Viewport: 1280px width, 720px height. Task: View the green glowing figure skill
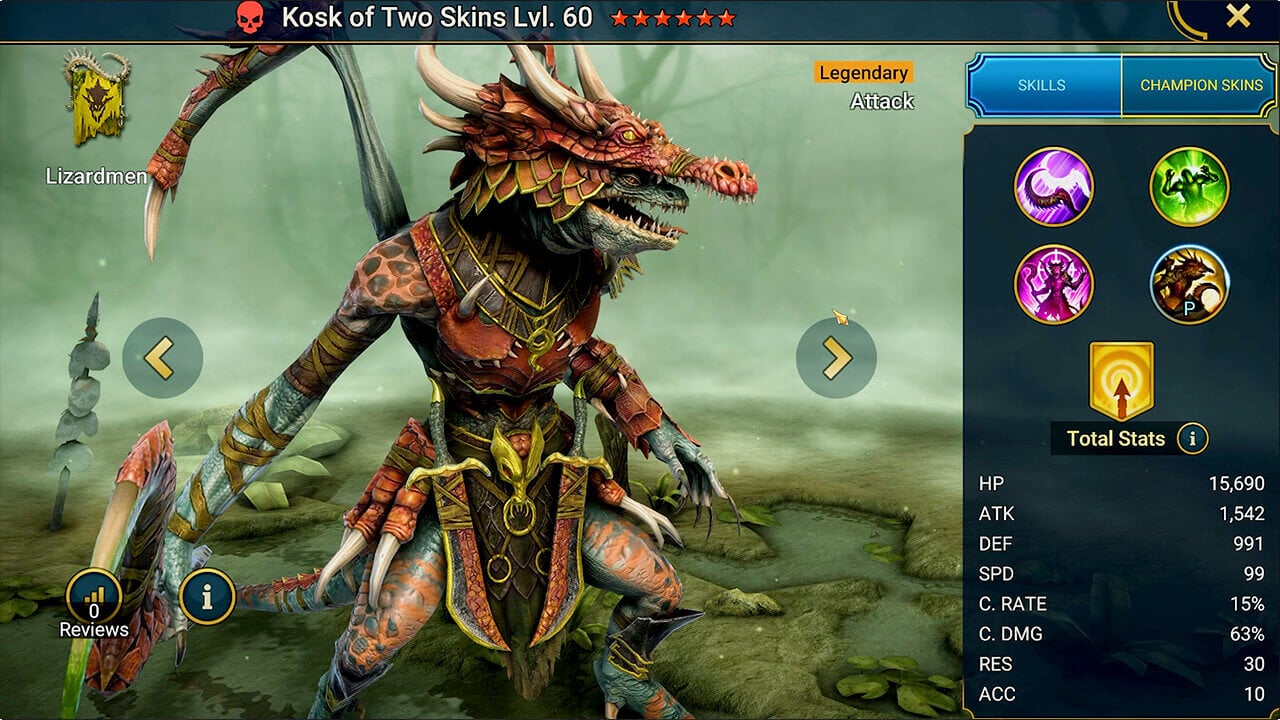click(x=1189, y=187)
